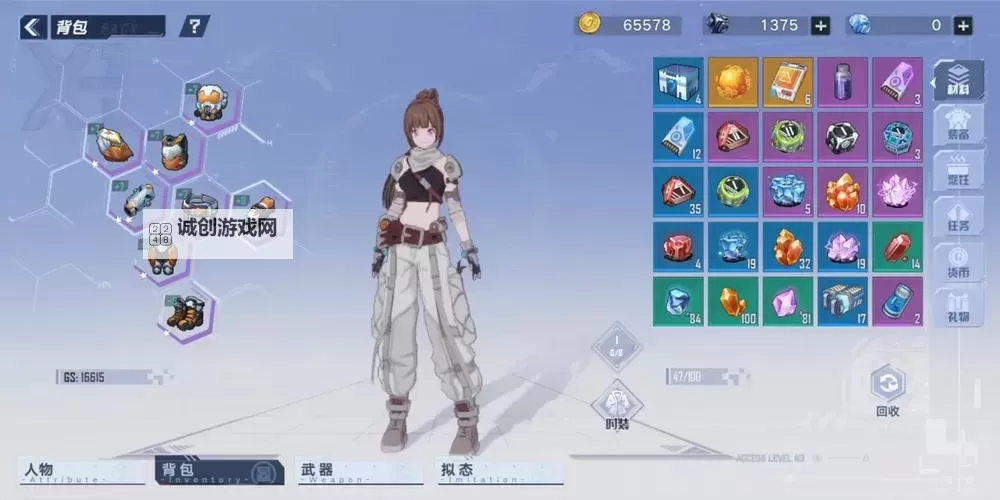Image resolution: width=1000 pixels, height=500 pixels.
Task: Go back using the arrow button
Action: tap(33, 26)
